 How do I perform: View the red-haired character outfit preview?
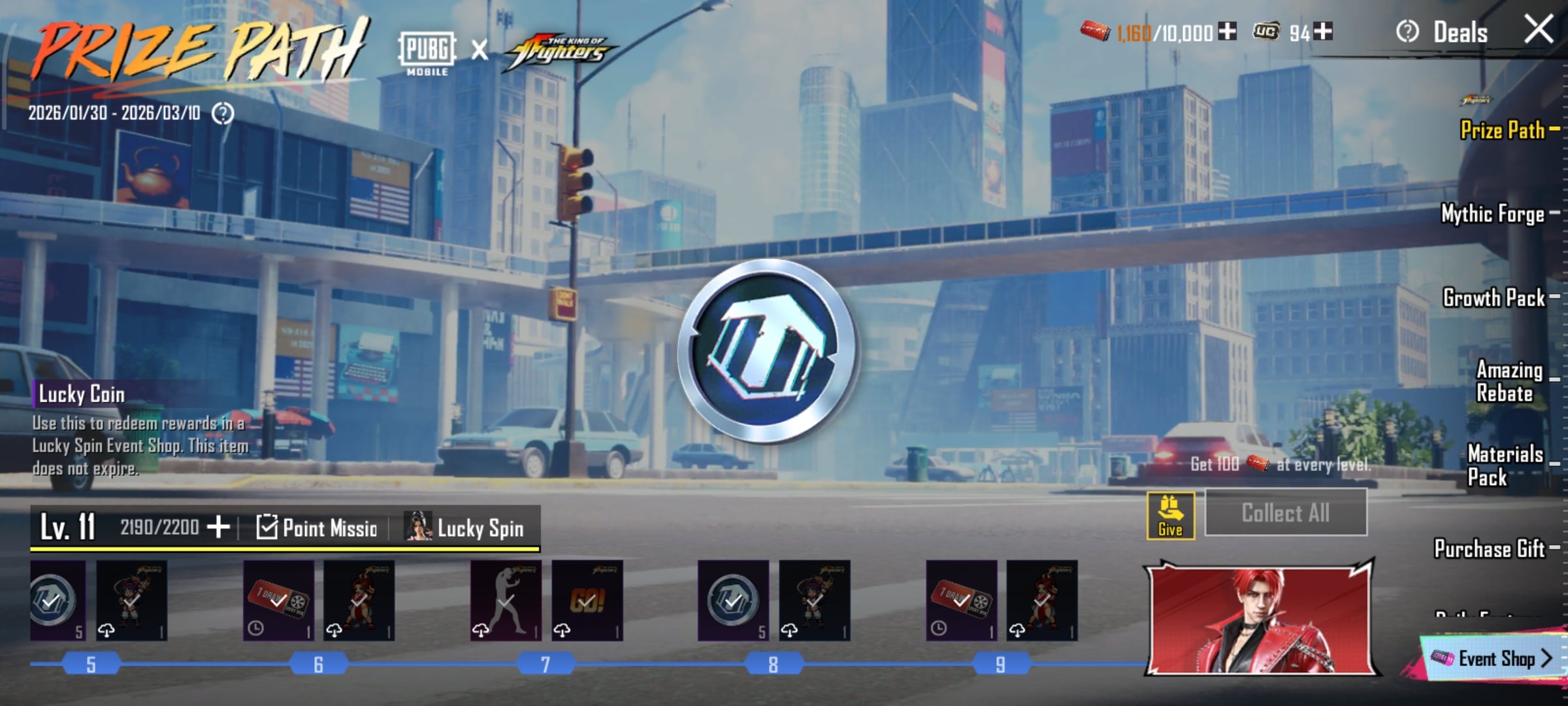1261,618
